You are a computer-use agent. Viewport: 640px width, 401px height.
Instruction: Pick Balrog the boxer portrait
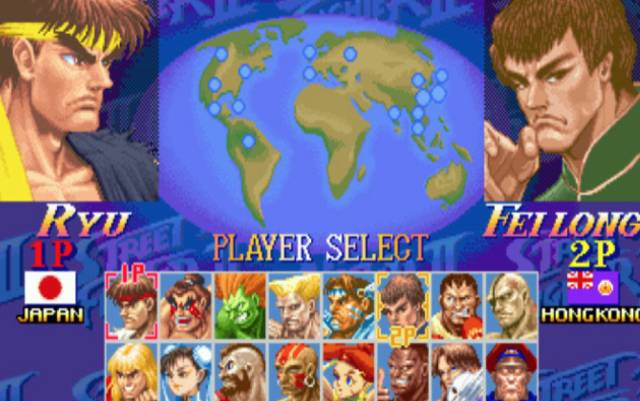point(457,305)
